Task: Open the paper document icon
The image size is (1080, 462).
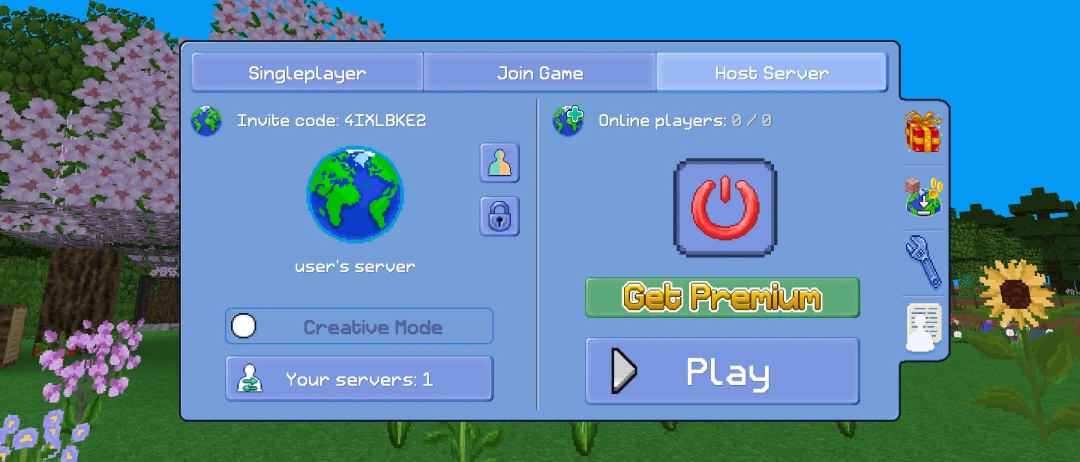Action: coord(924,327)
